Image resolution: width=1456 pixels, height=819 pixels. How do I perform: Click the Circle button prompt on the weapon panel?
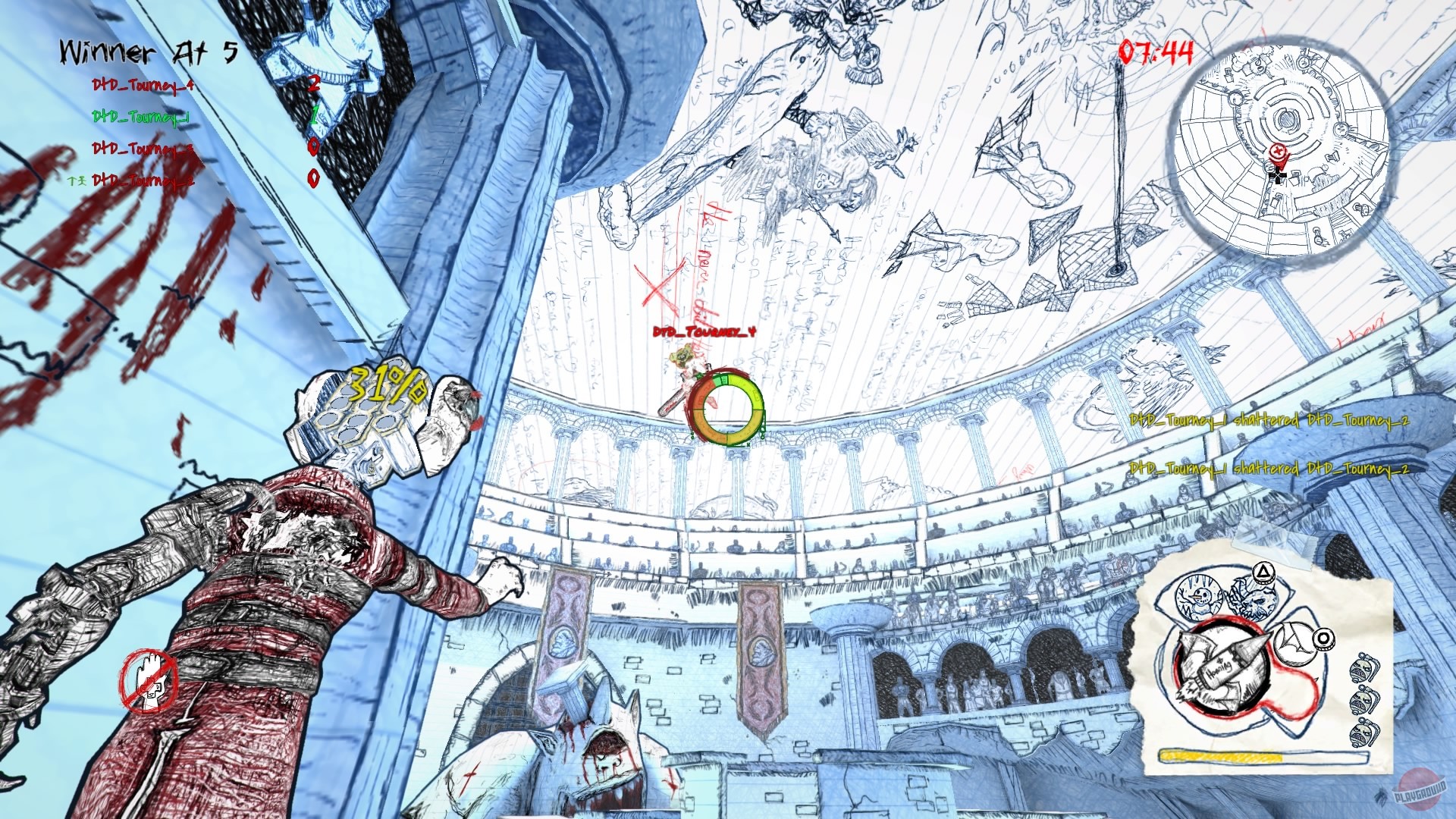(x=1323, y=639)
